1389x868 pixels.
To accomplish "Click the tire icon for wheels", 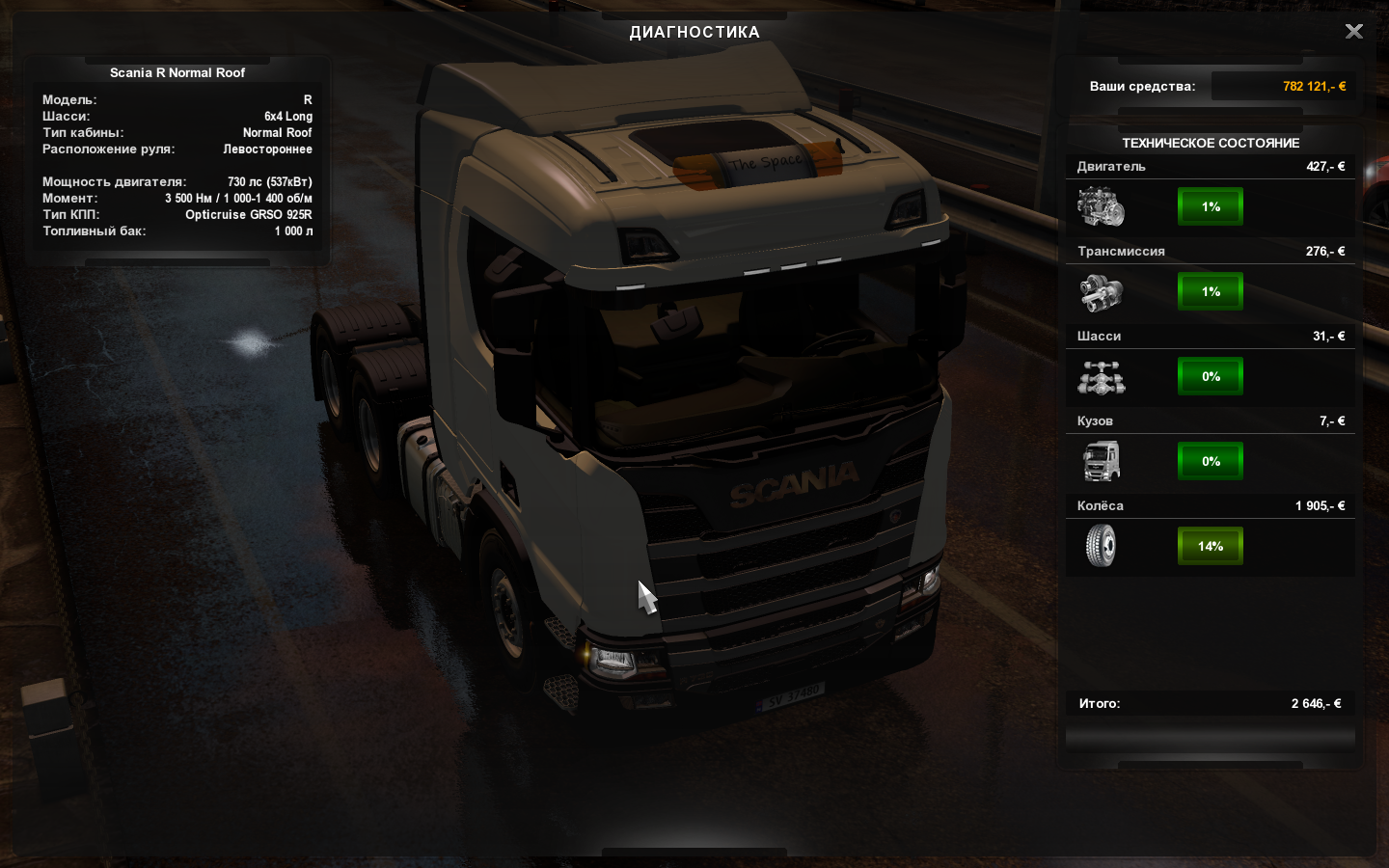I will click(1101, 546).
